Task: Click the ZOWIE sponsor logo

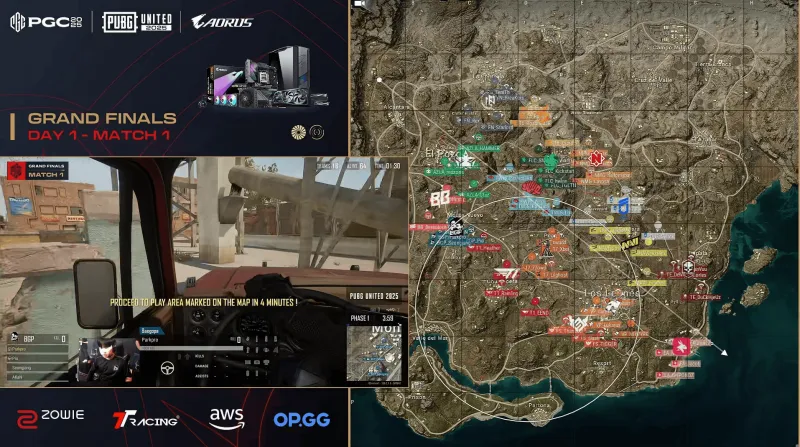Action: click(x=52, y=417)
